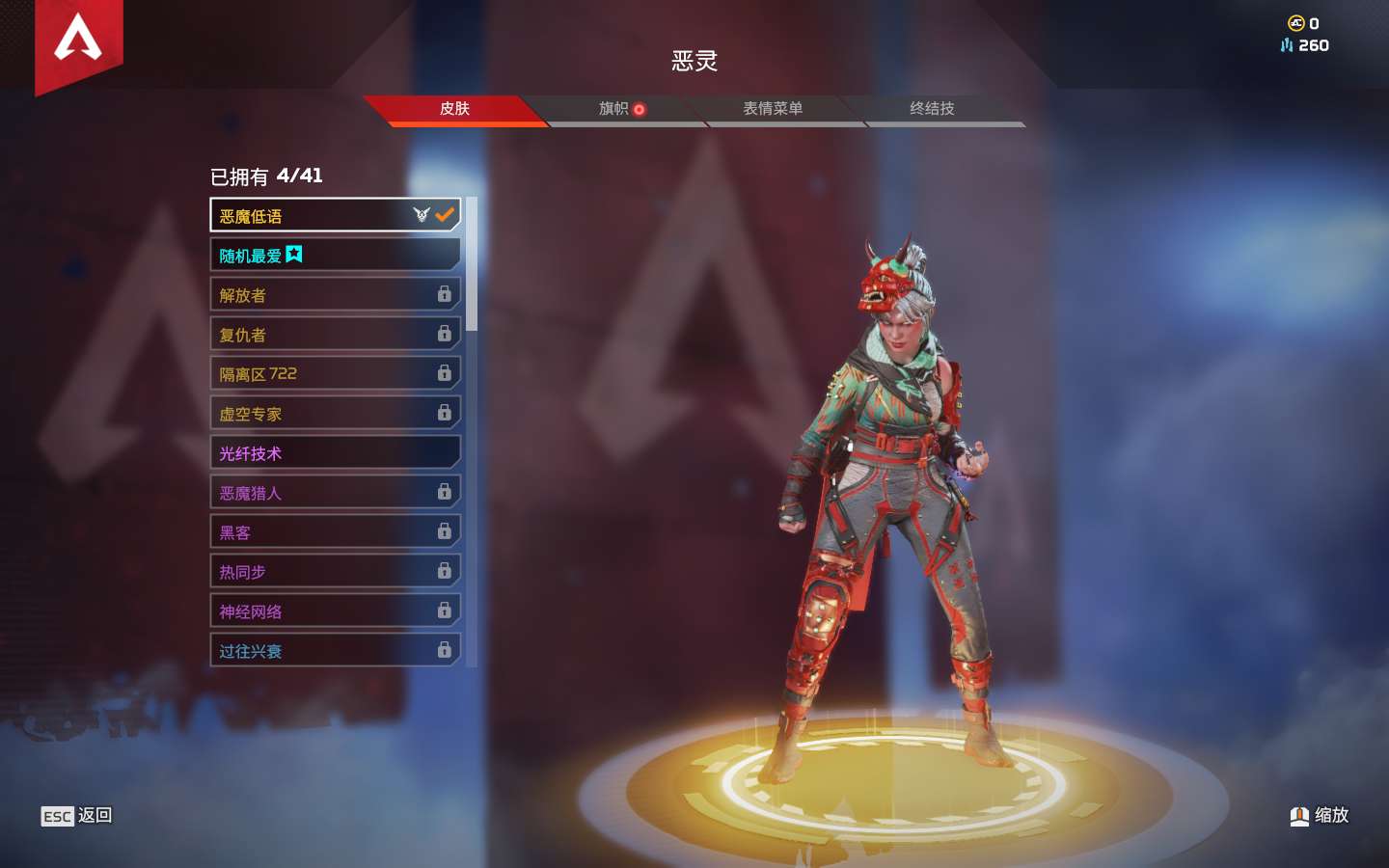The image size is (1389, 868).
Task: Toggle the orange checkmark on 恶魔低语
Action: pos(444,214)
